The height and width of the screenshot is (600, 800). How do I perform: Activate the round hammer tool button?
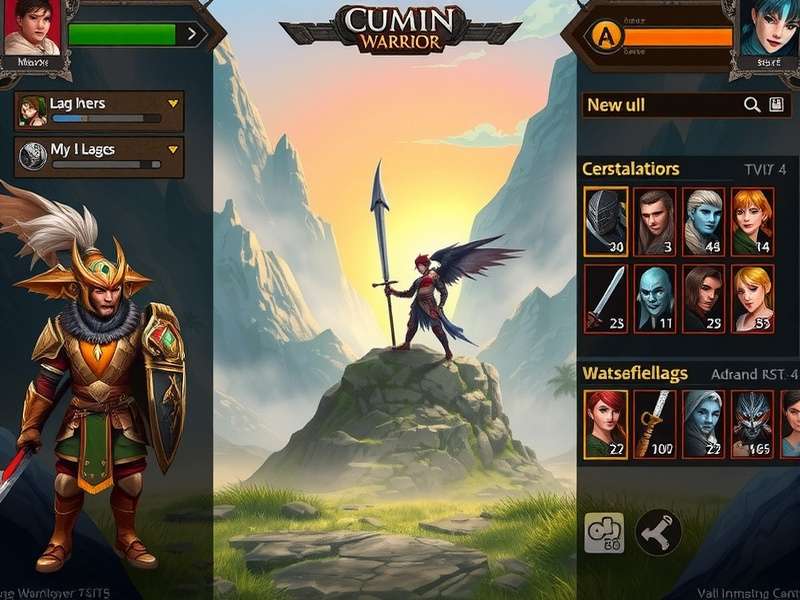pyautogui.click(x=658, y=533)
